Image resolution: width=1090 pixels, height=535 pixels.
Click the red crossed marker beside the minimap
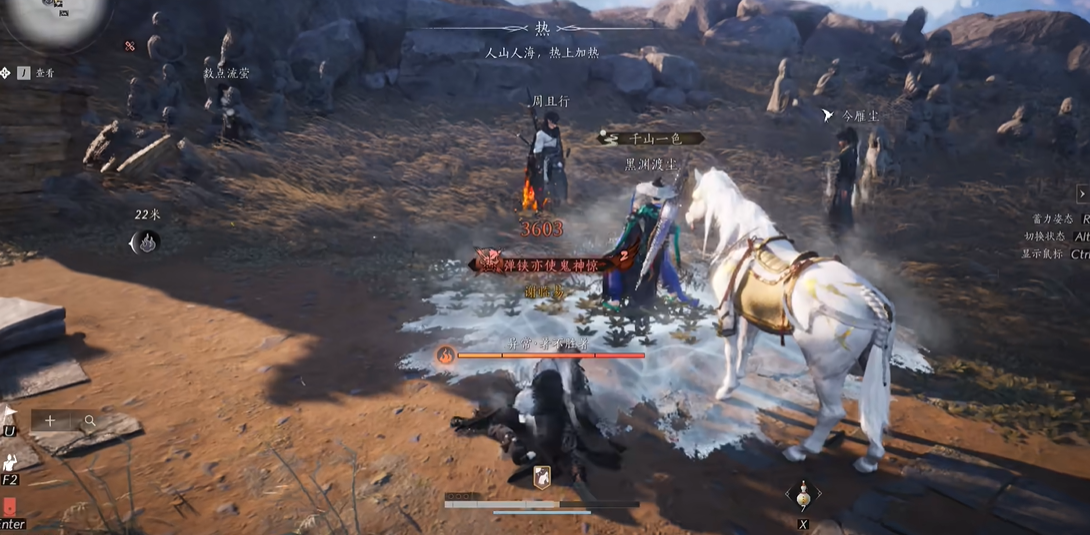[130, 46]
